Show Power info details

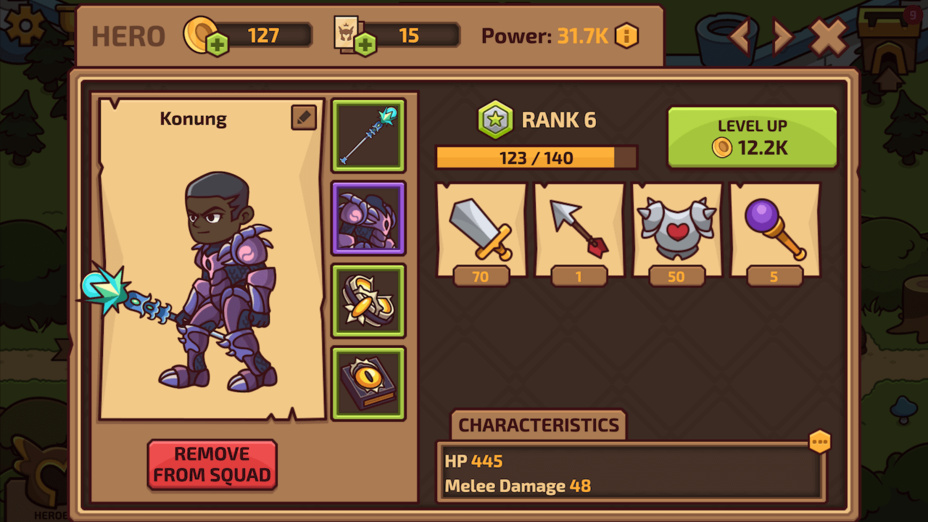click(627, 36)
